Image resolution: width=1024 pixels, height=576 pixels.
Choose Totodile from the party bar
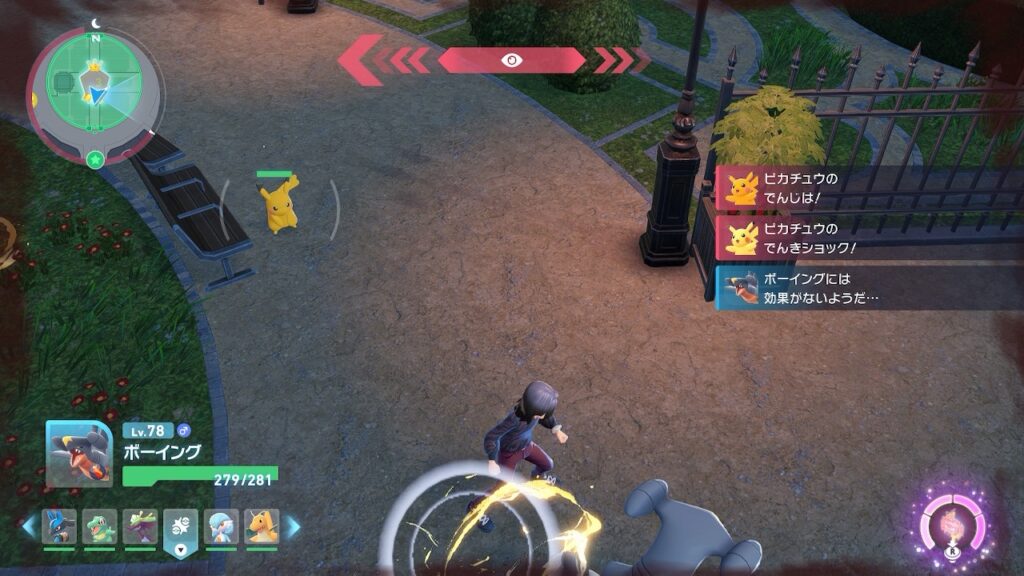click(100, 526)
